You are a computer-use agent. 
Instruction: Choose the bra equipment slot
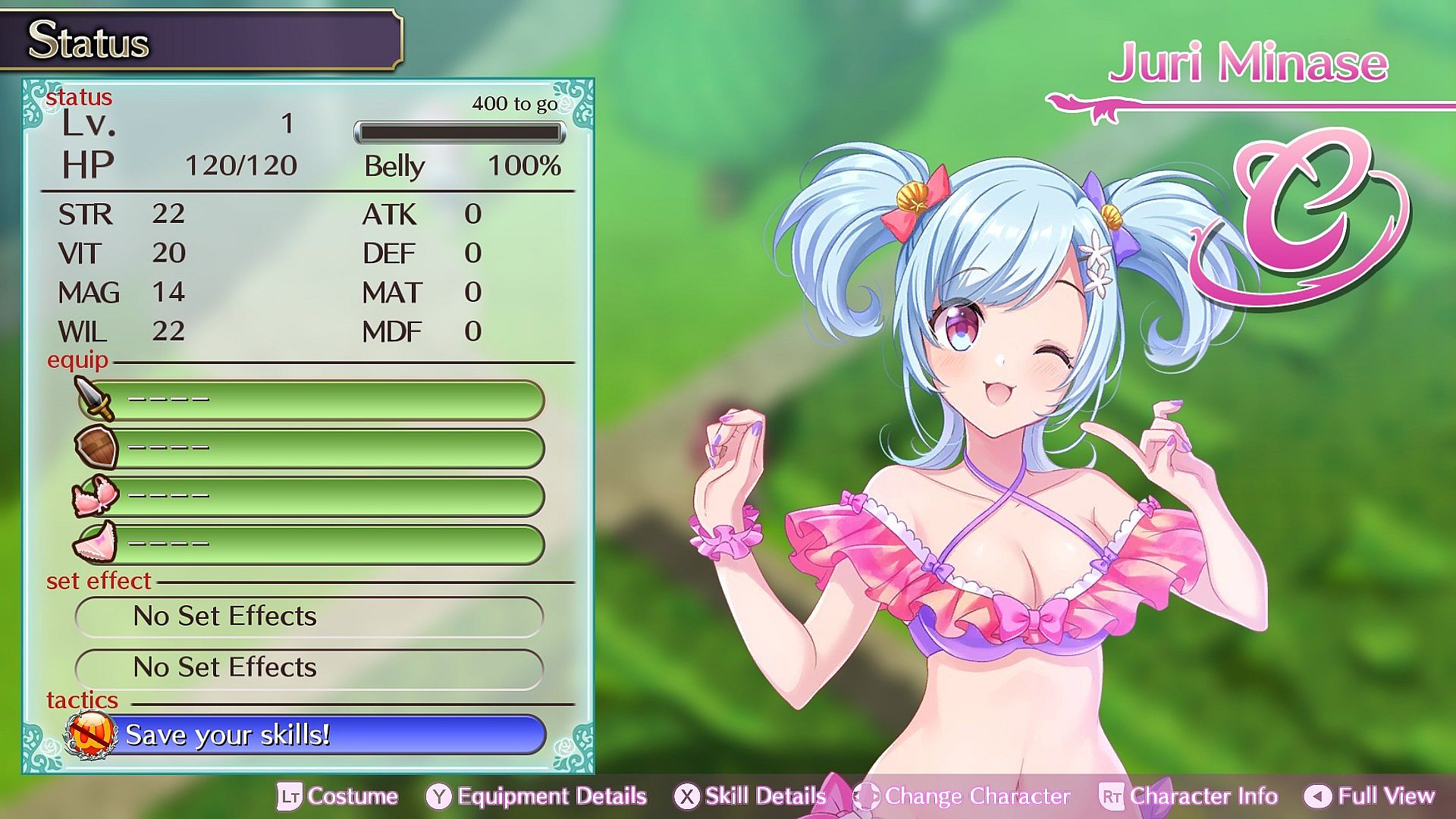point(311,497)
